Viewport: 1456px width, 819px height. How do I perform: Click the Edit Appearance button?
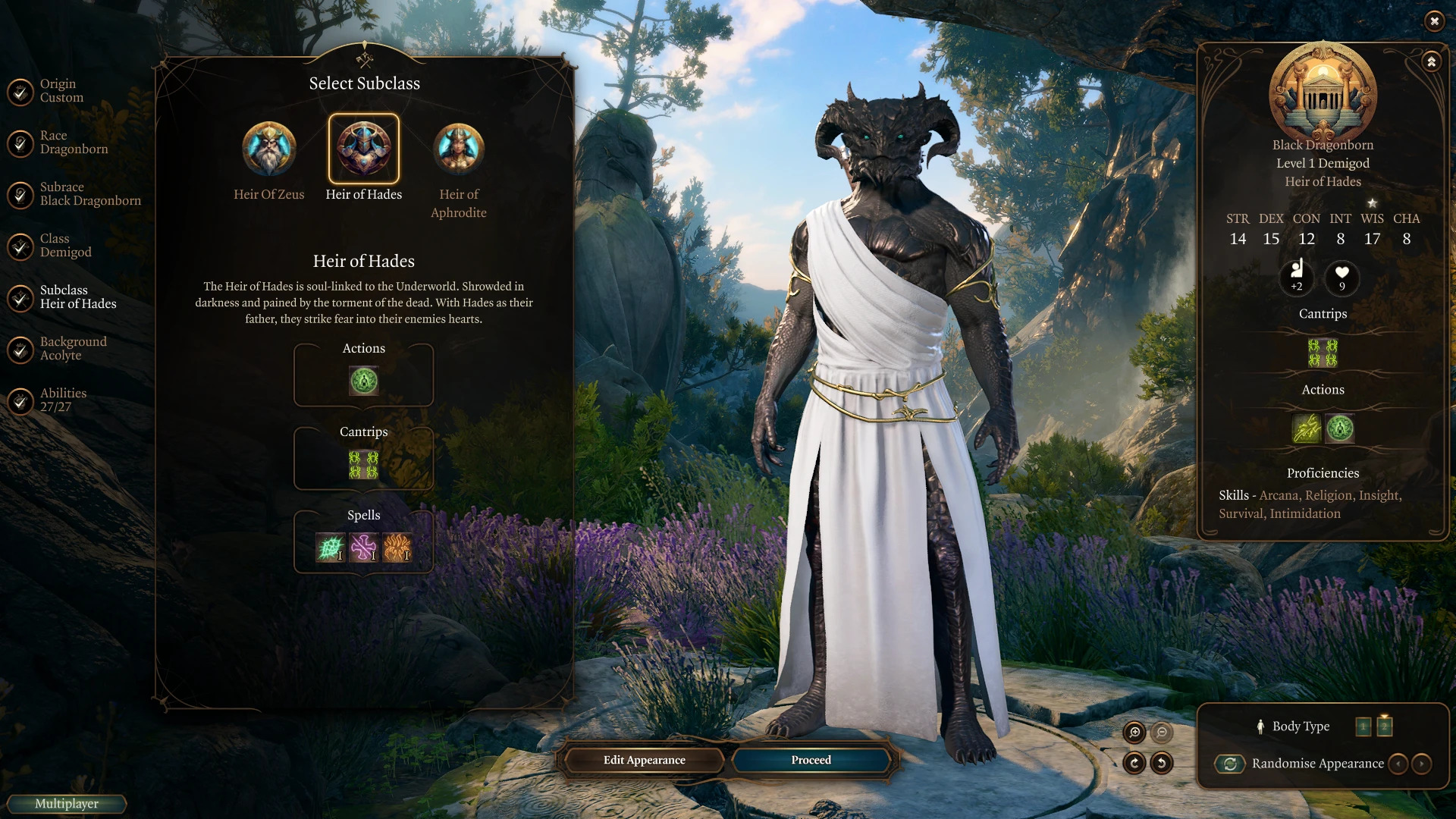[644, 760]
